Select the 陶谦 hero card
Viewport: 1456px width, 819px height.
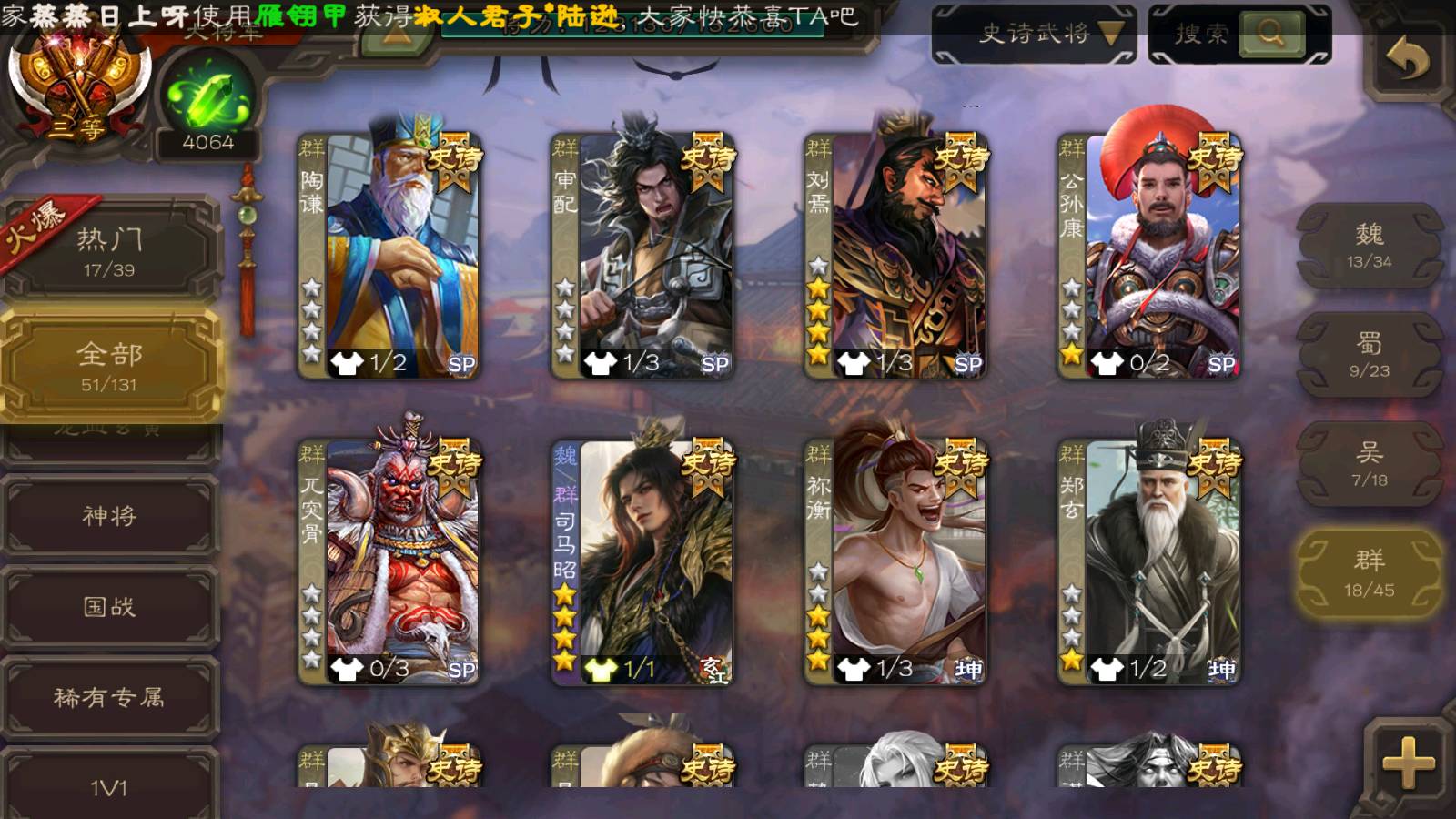tap(389, 257)
